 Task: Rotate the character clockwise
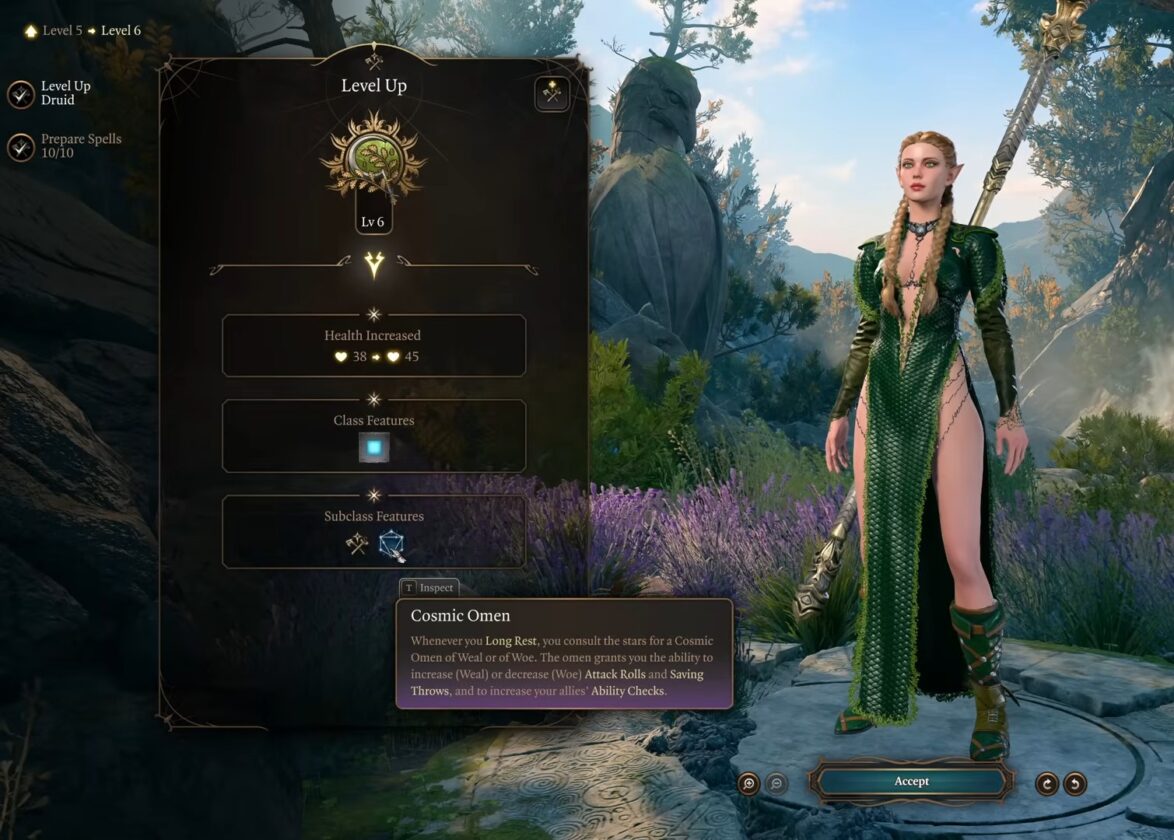pos(1047,783)
